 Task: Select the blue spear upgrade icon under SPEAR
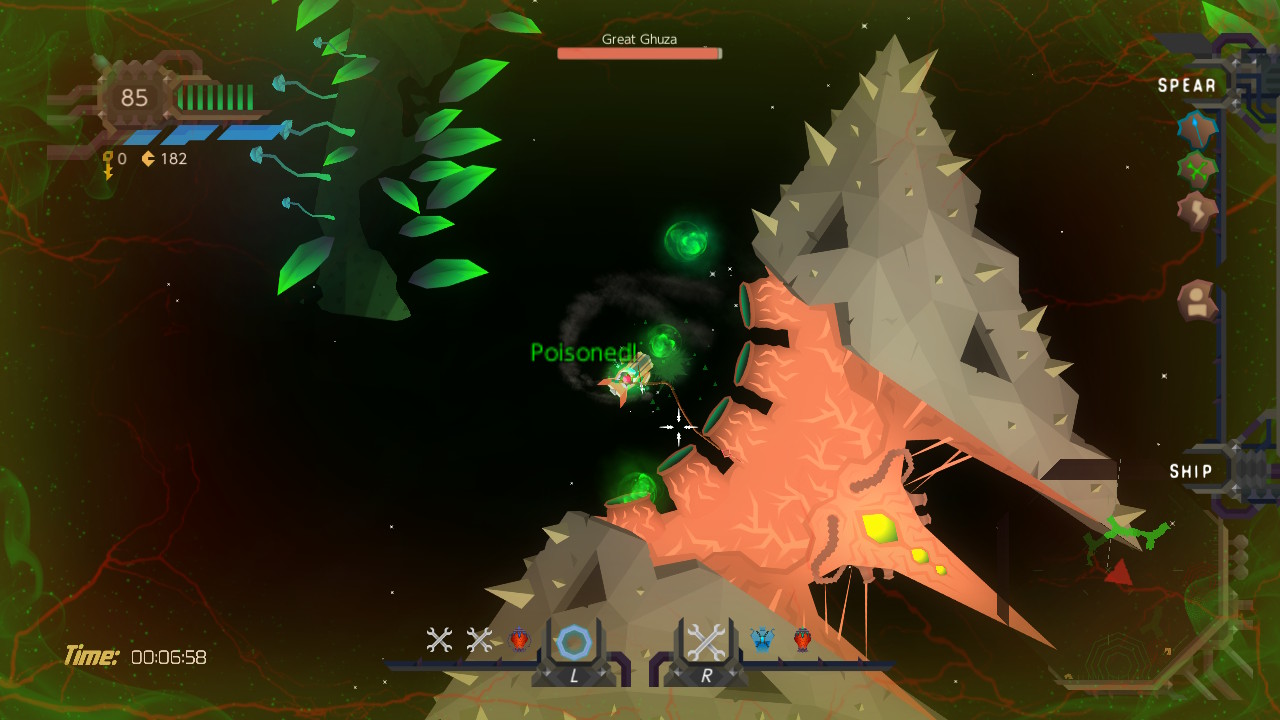tap(1197, 130)
